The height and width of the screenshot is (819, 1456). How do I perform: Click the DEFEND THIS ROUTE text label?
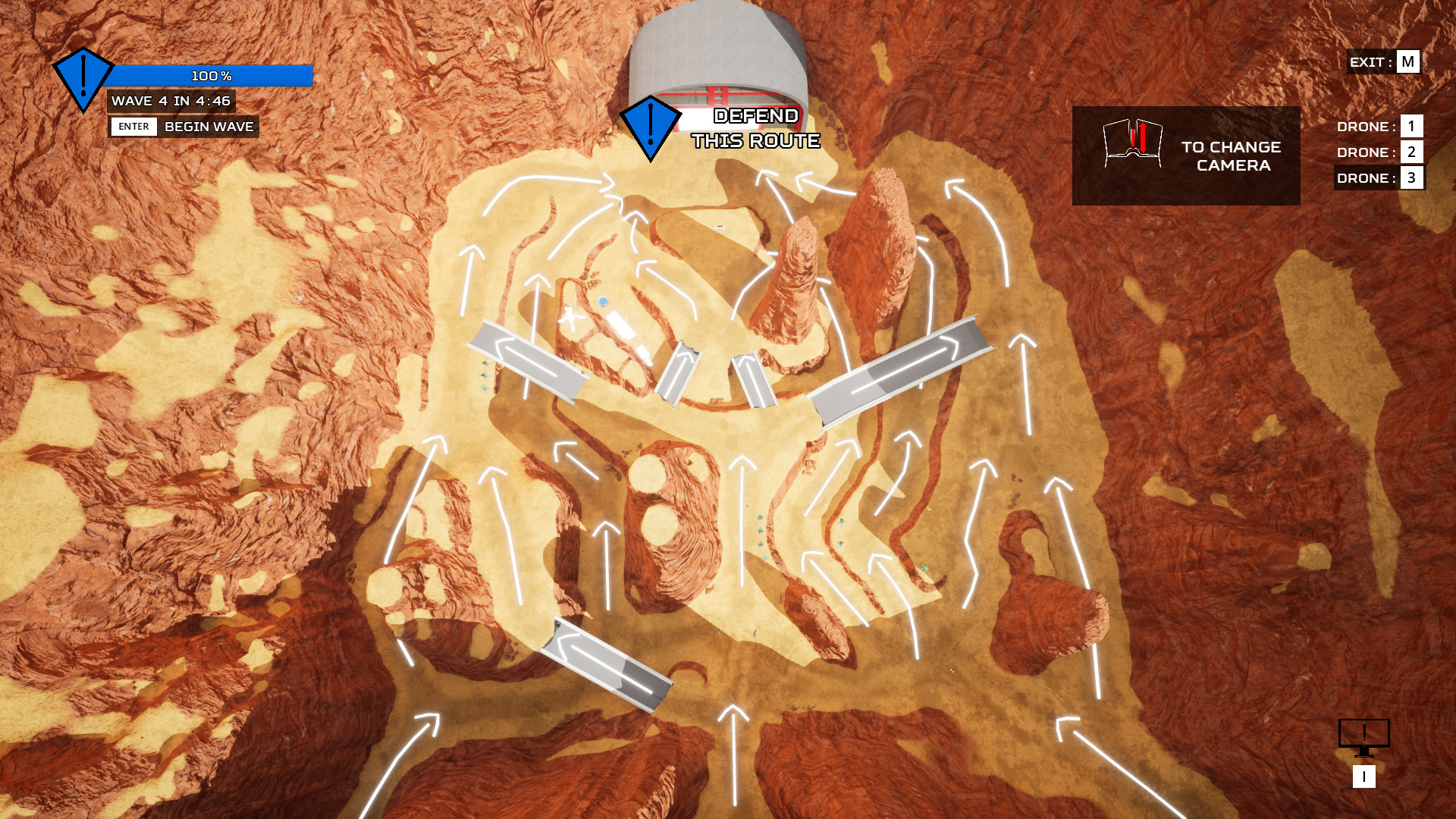coord(755,129)
